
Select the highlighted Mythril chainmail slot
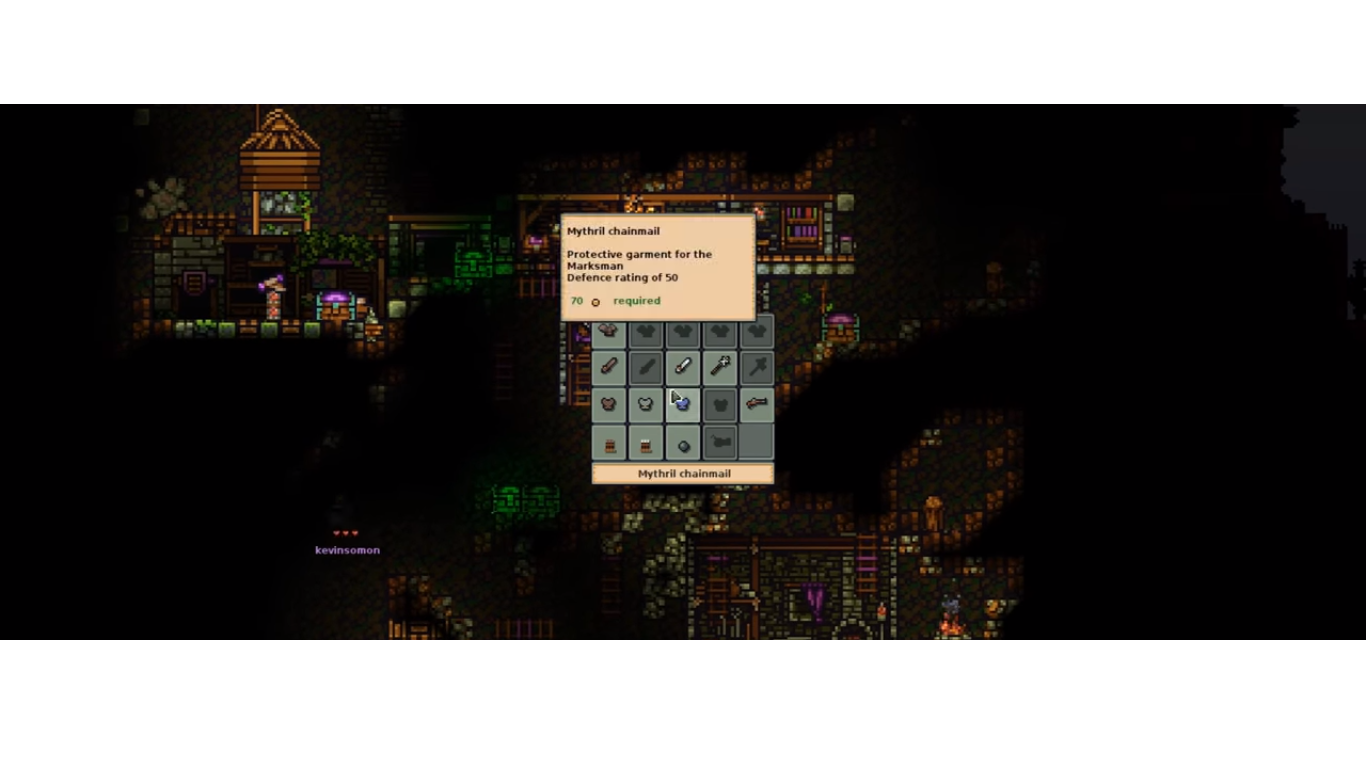point(683,404)
